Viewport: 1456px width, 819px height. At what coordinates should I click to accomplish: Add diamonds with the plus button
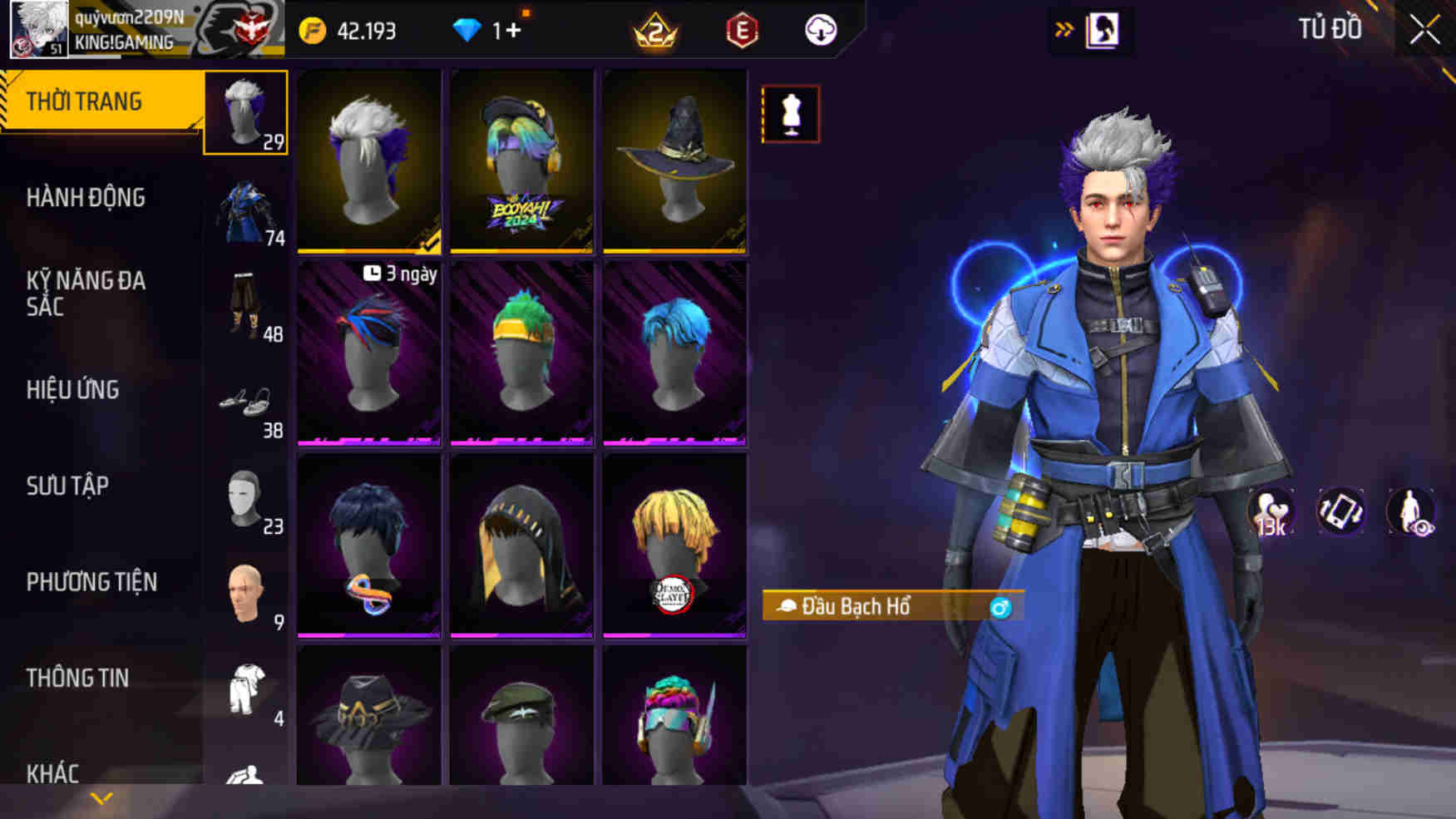[x=513, y=31]
